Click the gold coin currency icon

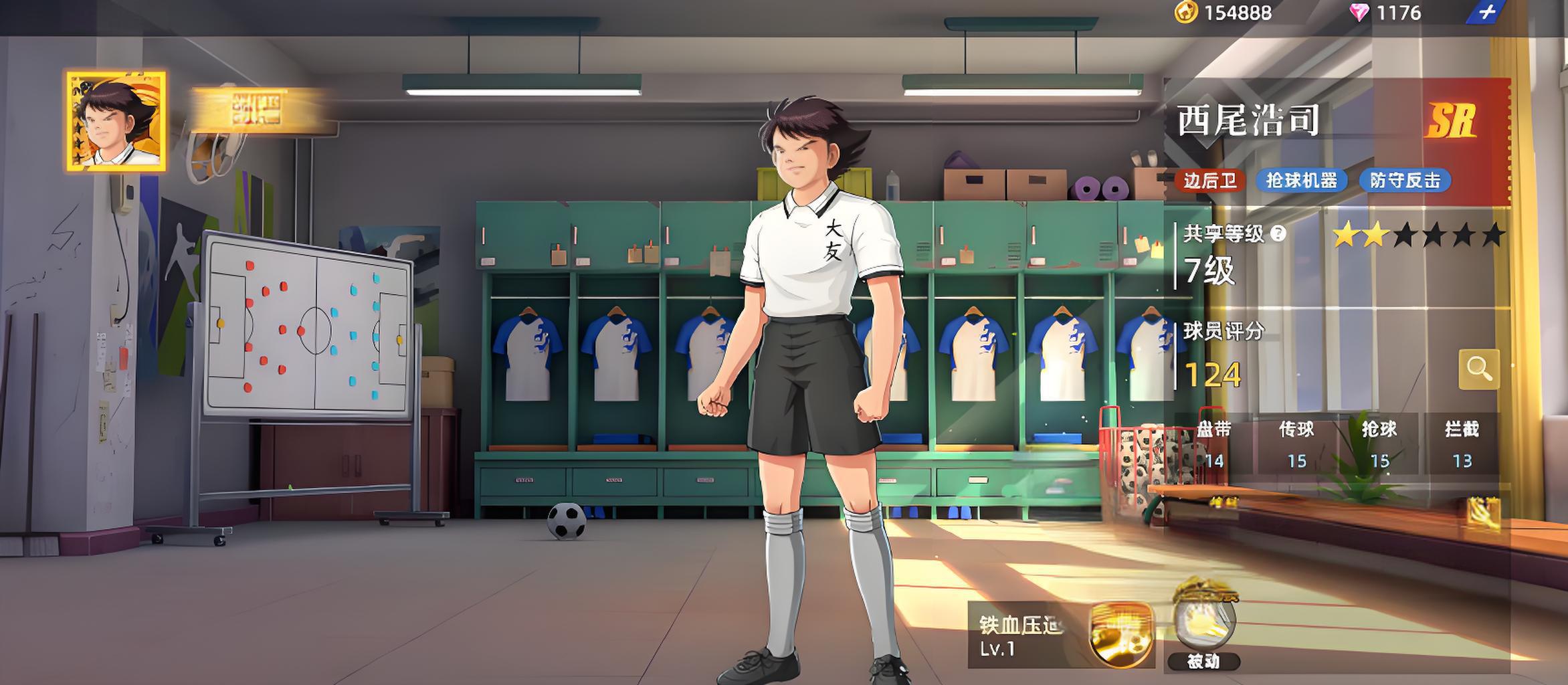(1186, 13)
